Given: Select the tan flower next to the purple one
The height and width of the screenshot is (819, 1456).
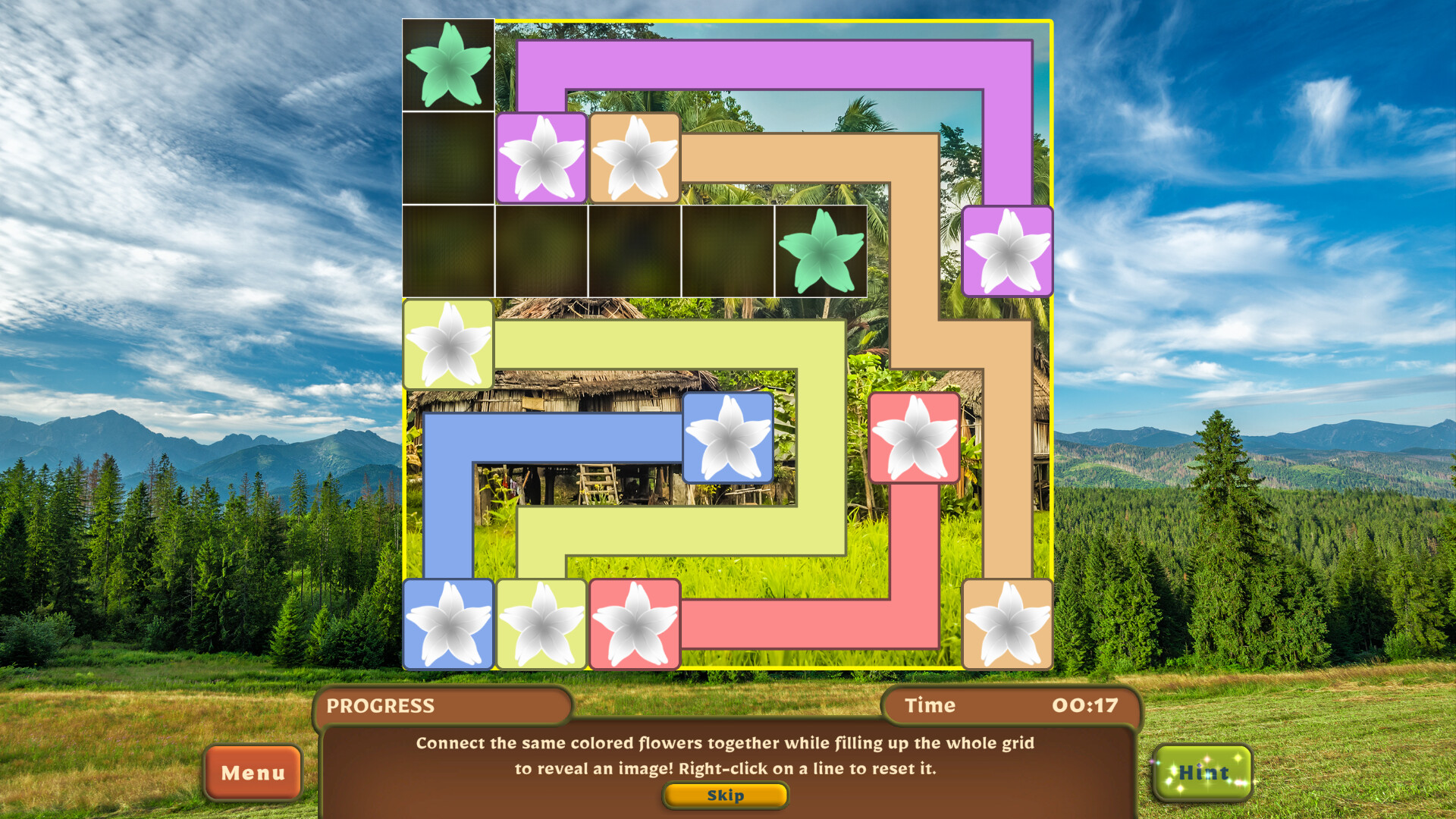Looking at the screenshot, I should [x=635, y=157].
